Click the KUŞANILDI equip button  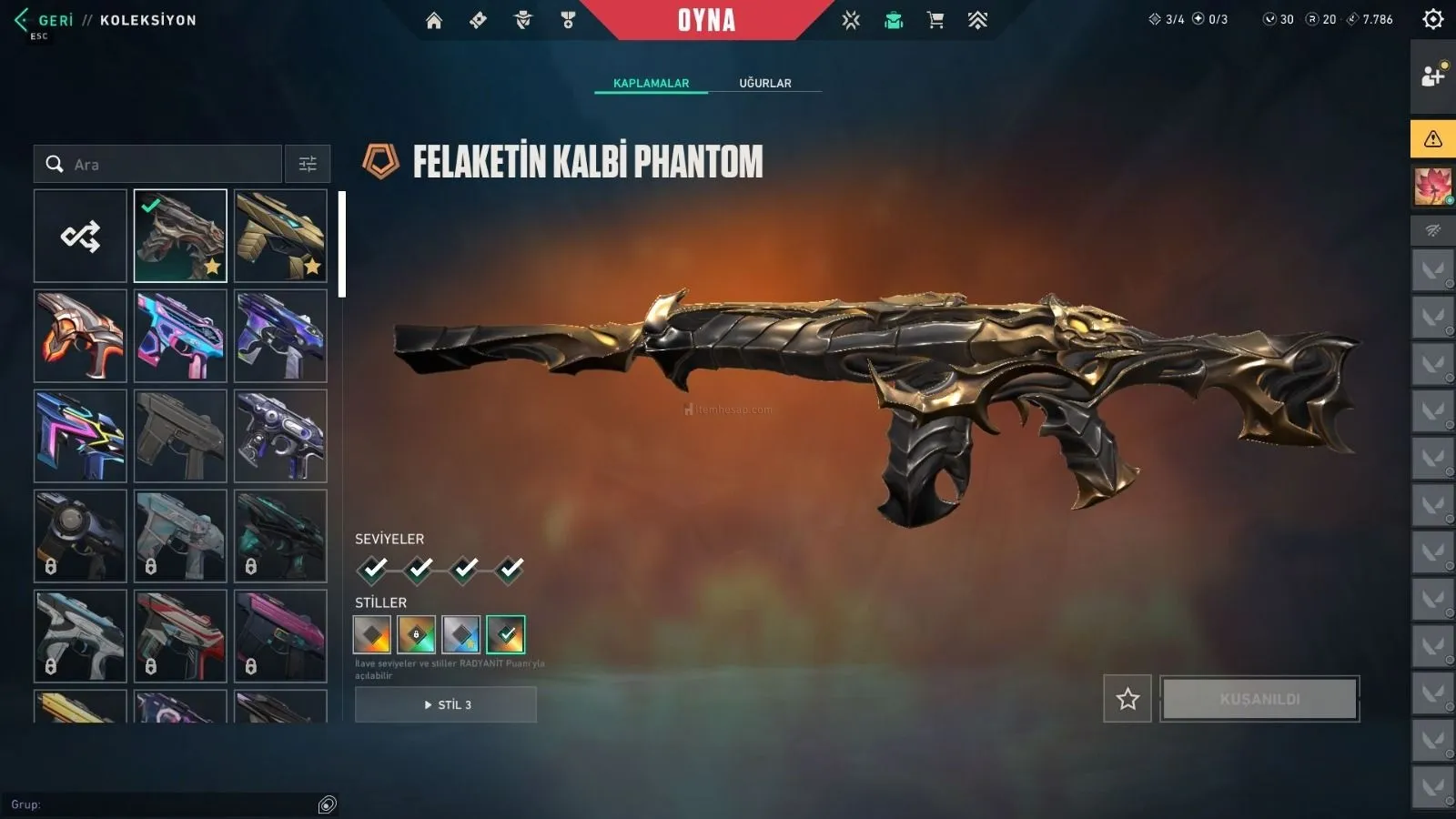pyautogui.click(x=1259, y=699)
